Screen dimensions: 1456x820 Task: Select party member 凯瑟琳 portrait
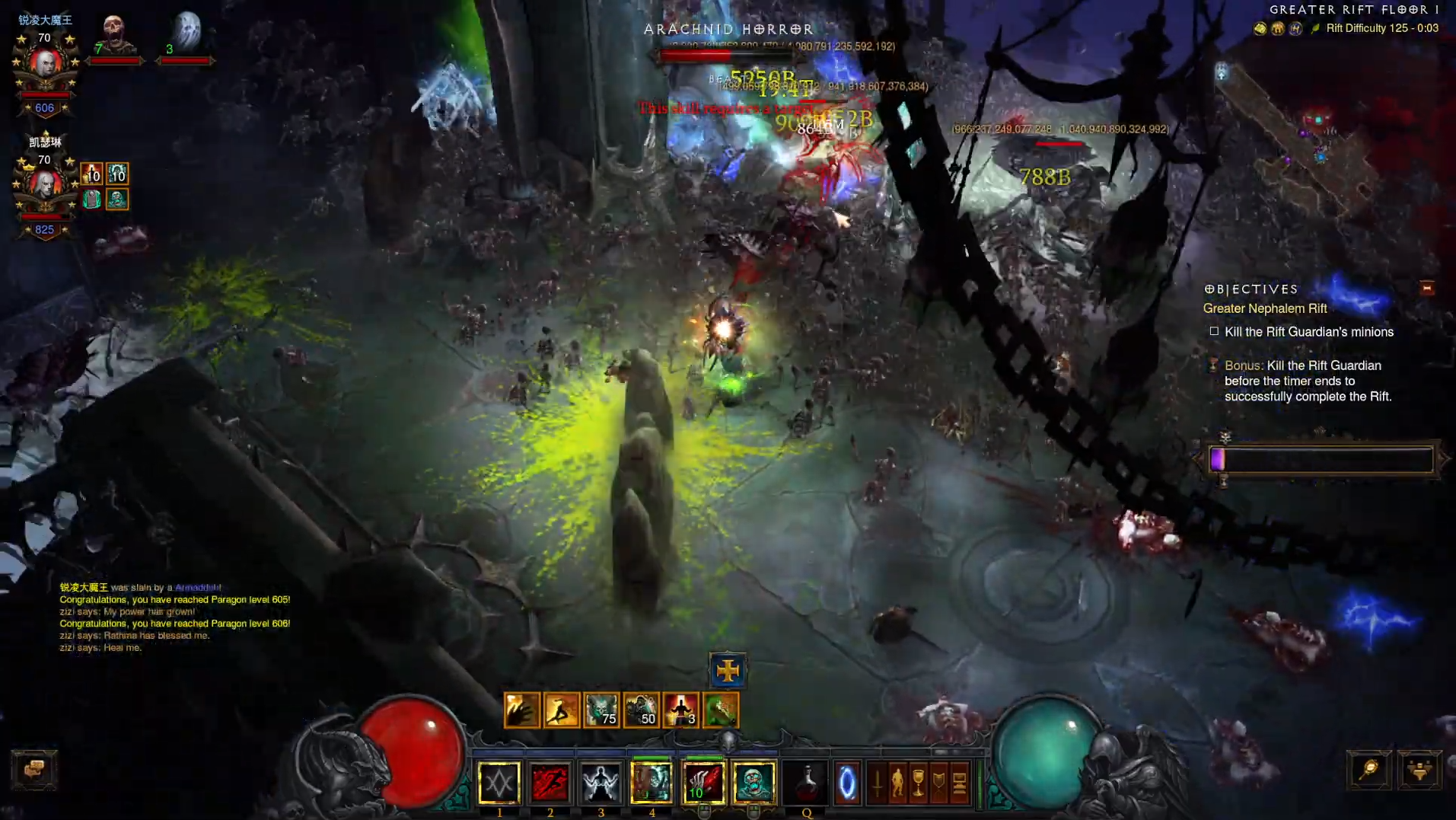click(45, 185)
